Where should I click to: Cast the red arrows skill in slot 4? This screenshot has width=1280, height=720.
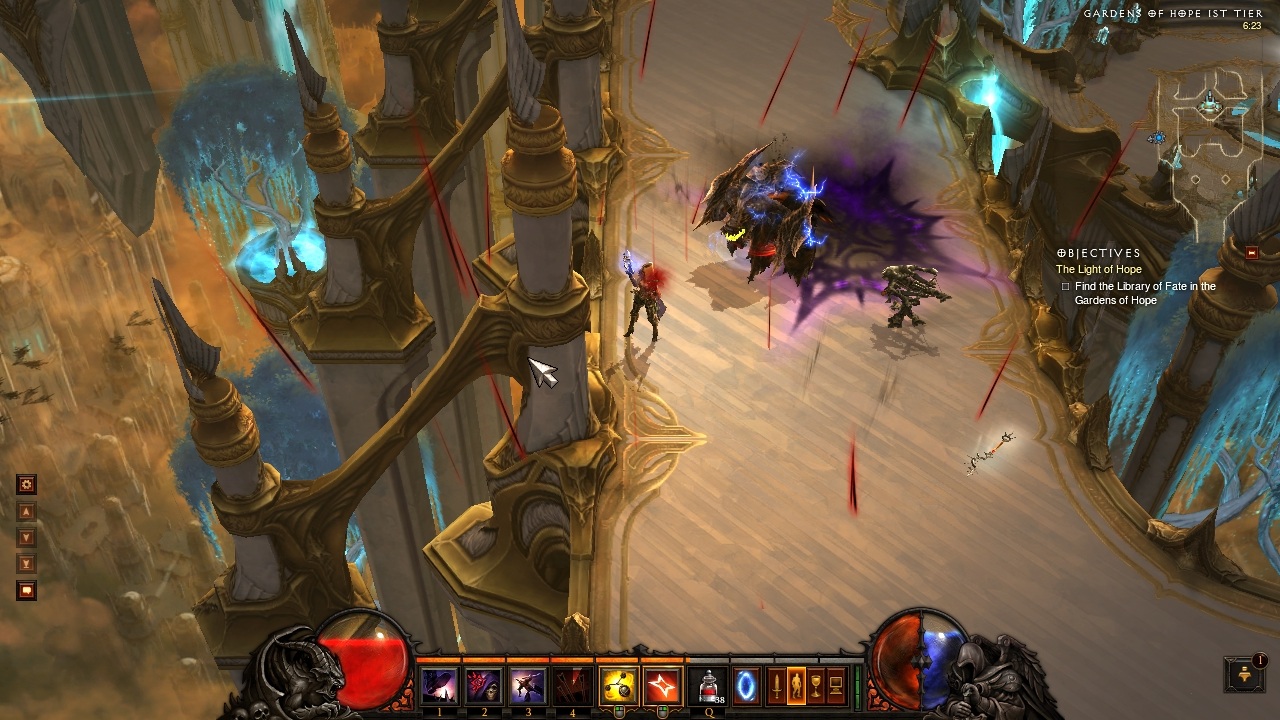click(x=572, y=686)
